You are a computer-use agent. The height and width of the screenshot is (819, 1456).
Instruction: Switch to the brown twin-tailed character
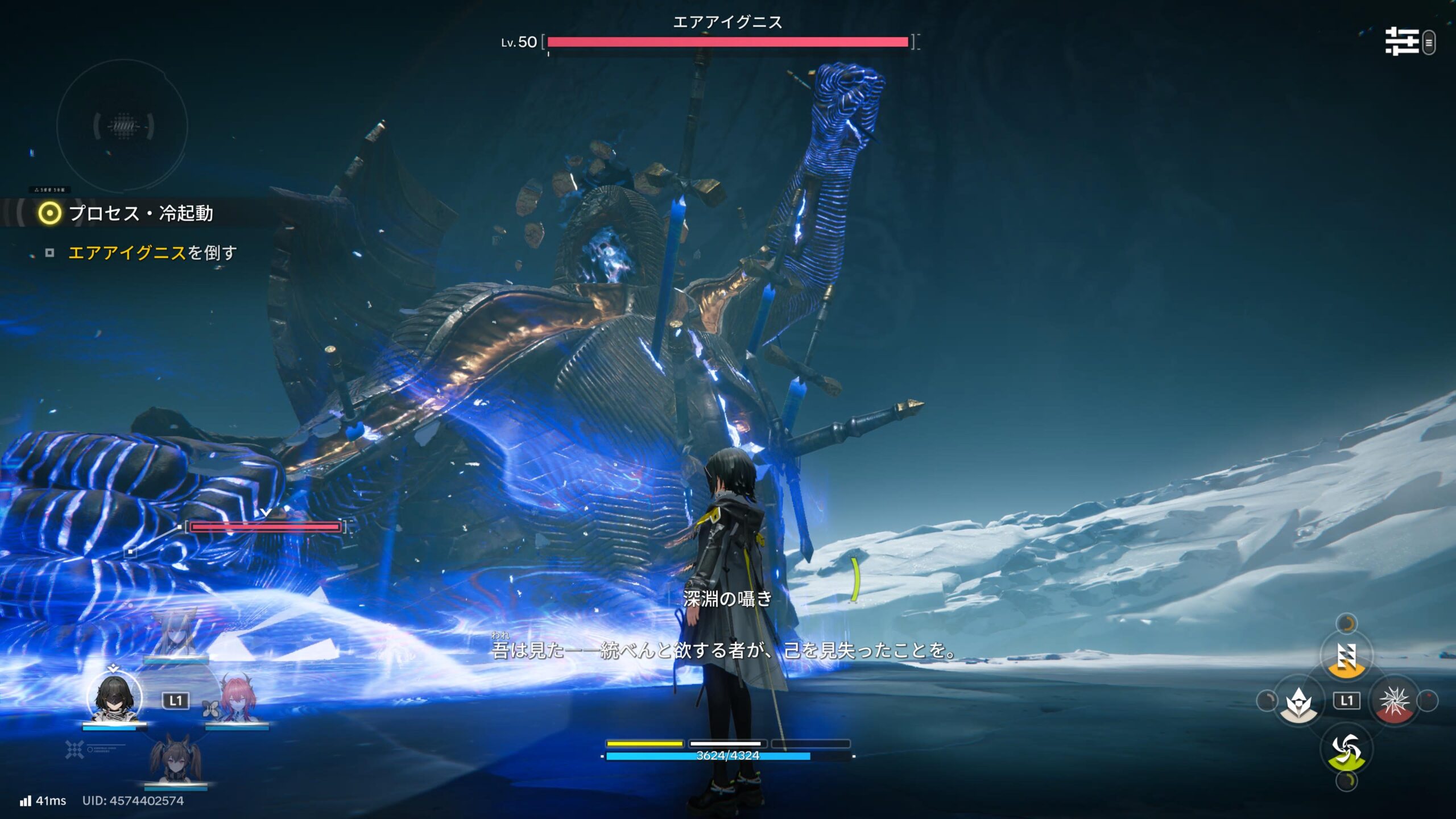click(174, 759)
